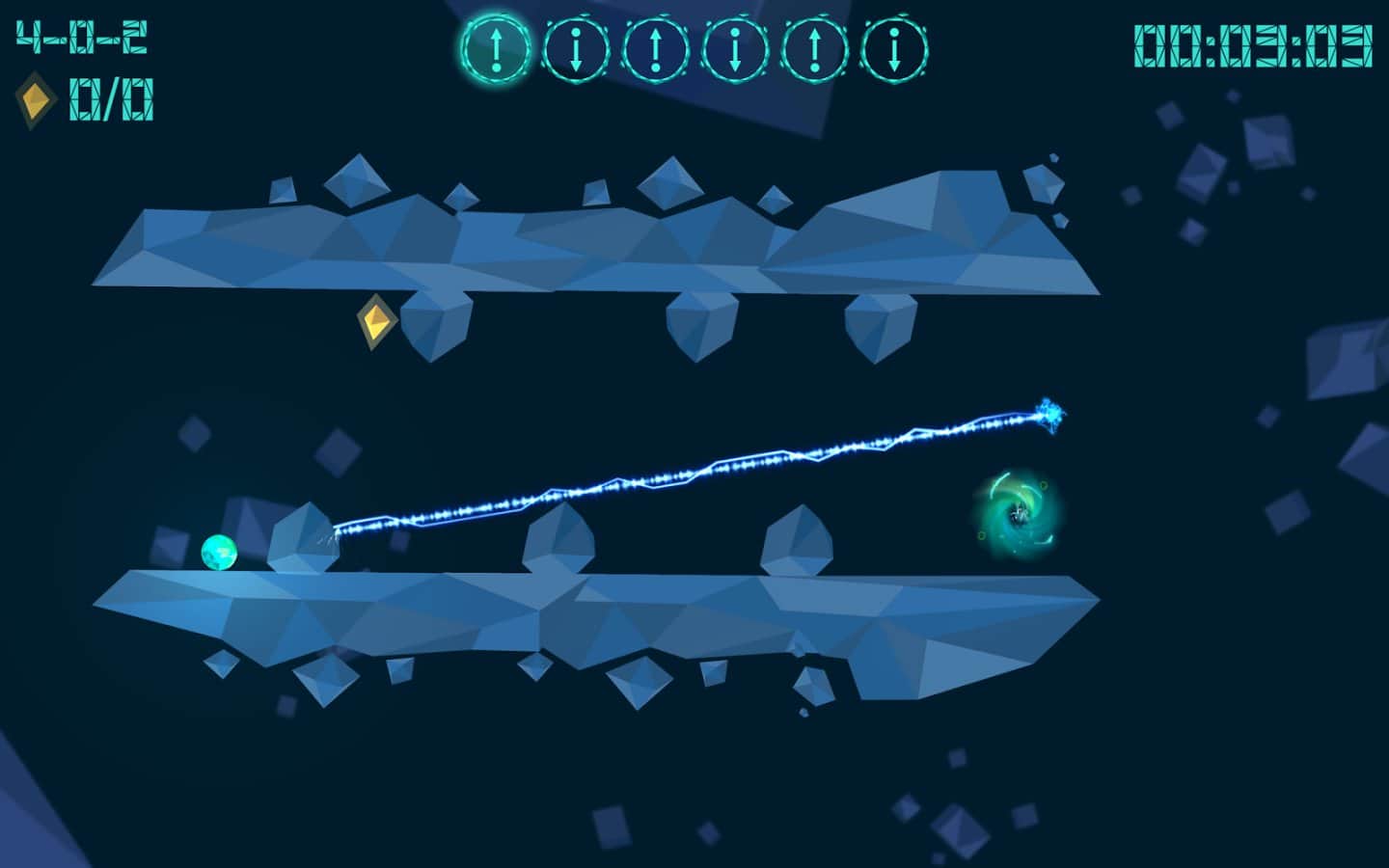Select the glowing highlighted up-arrow gravity icon
Screen dimensions: 1389x868
(496, 49)
